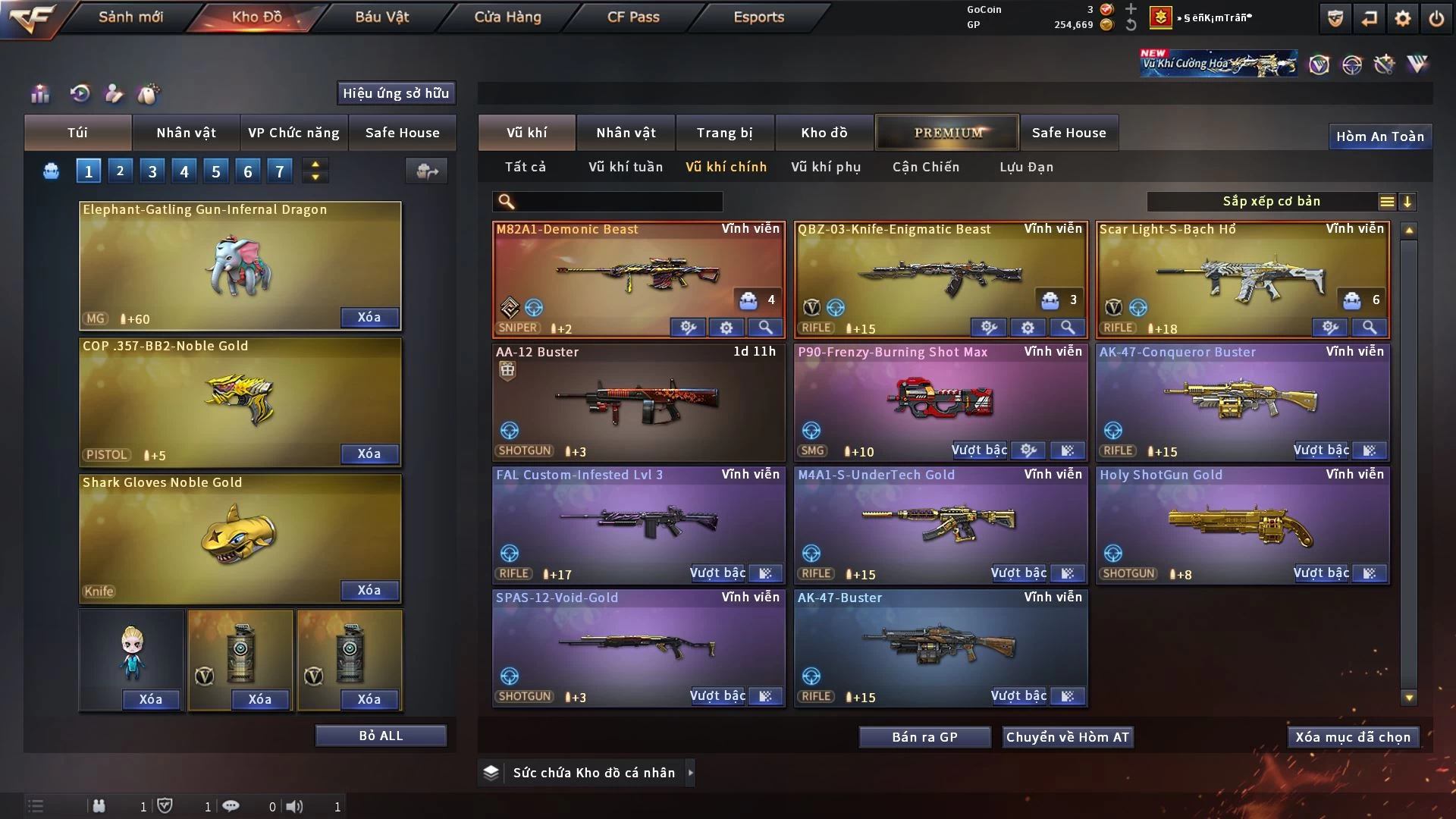1456x819 pixels.
Task: Click the Bỏ ALL button
Action: coord(381,736)
